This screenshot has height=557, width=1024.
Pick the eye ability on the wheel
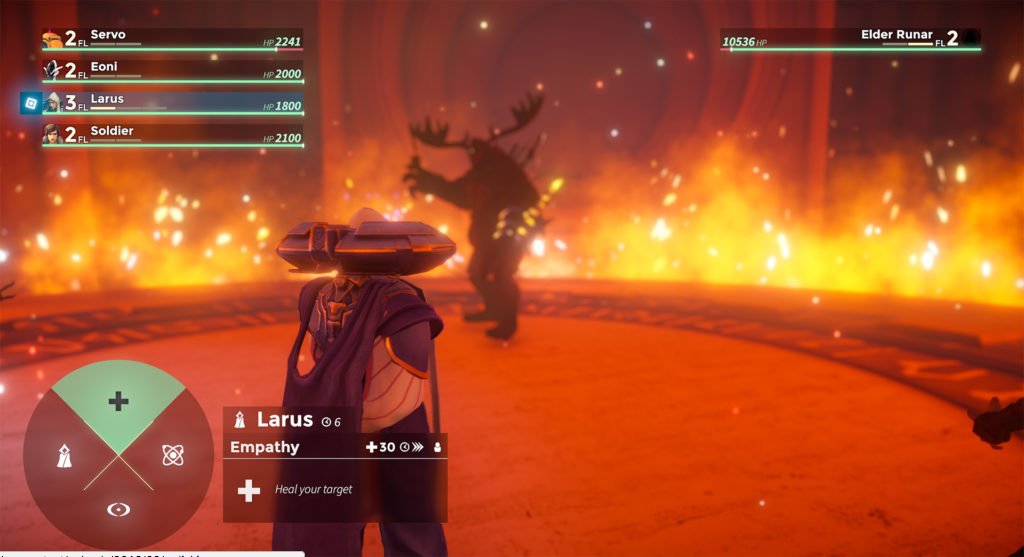coord(118,509)
